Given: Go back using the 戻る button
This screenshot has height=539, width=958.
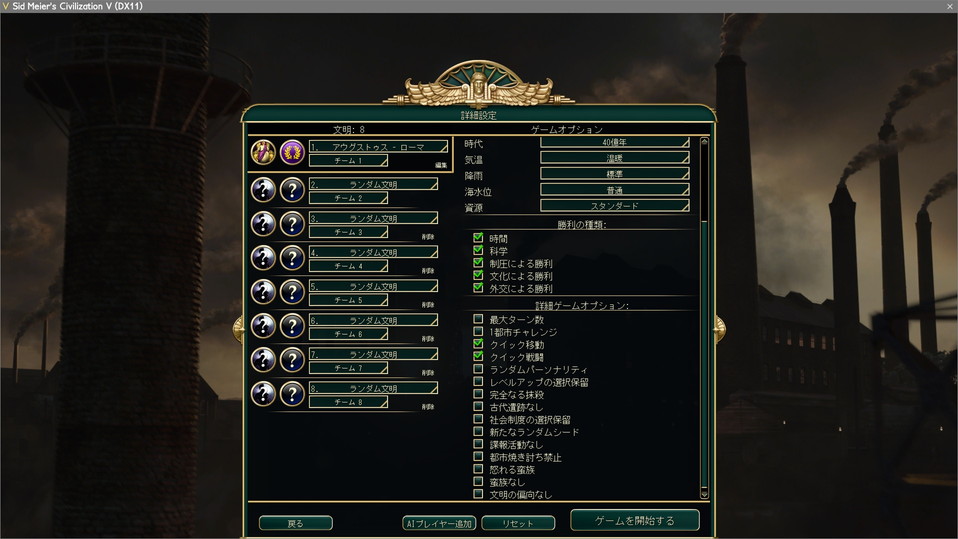Looking at the screenshot, I should tap(295, 523).
